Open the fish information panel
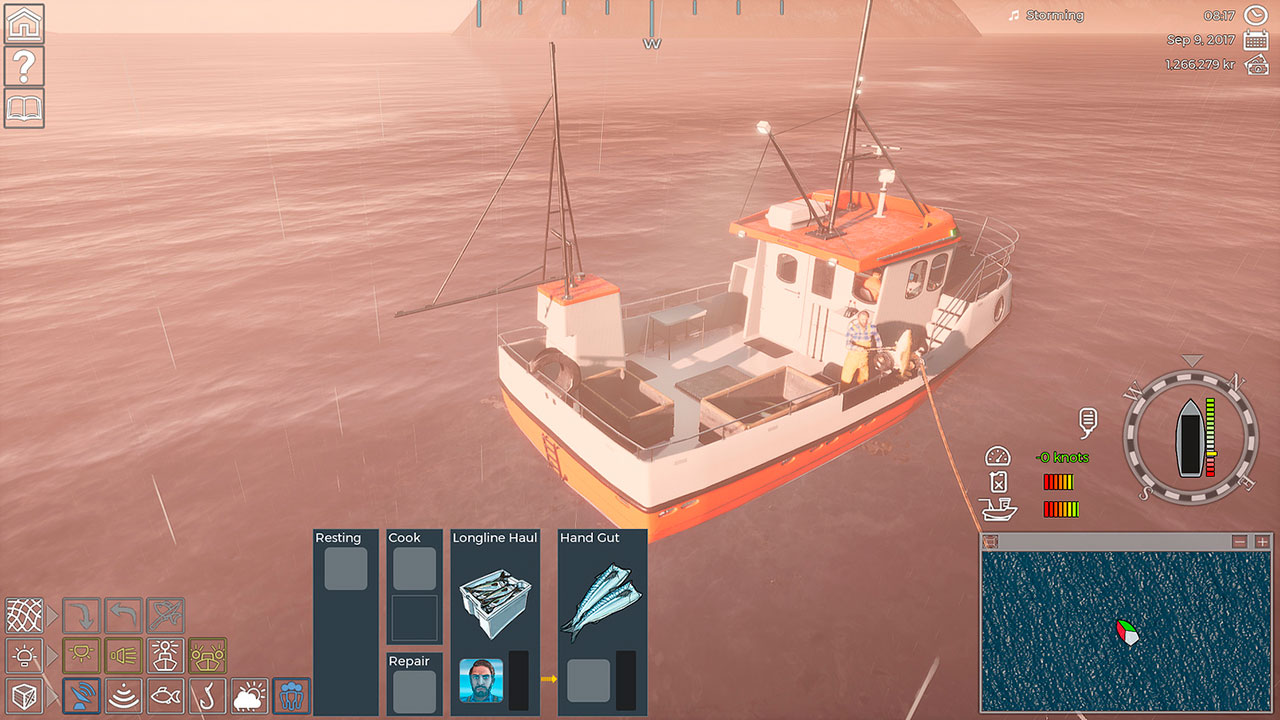The image size is (1280, 720). click(166, 695)
